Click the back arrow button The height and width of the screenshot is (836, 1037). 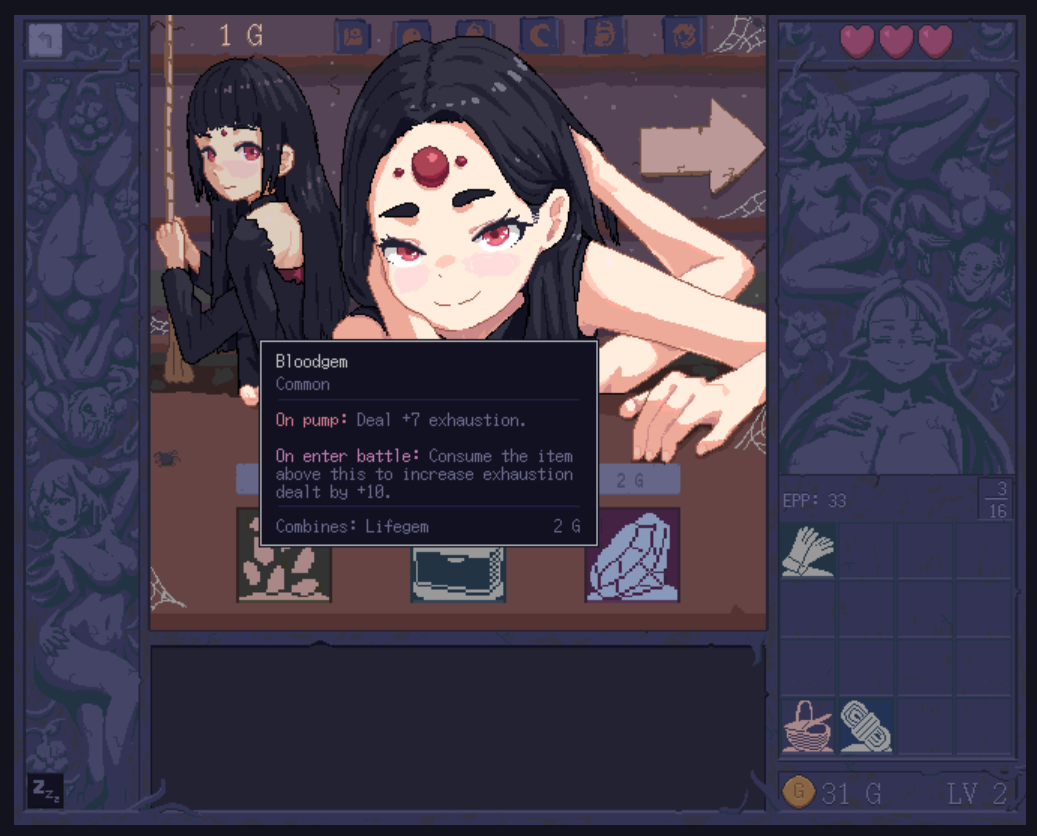[45, 41]
